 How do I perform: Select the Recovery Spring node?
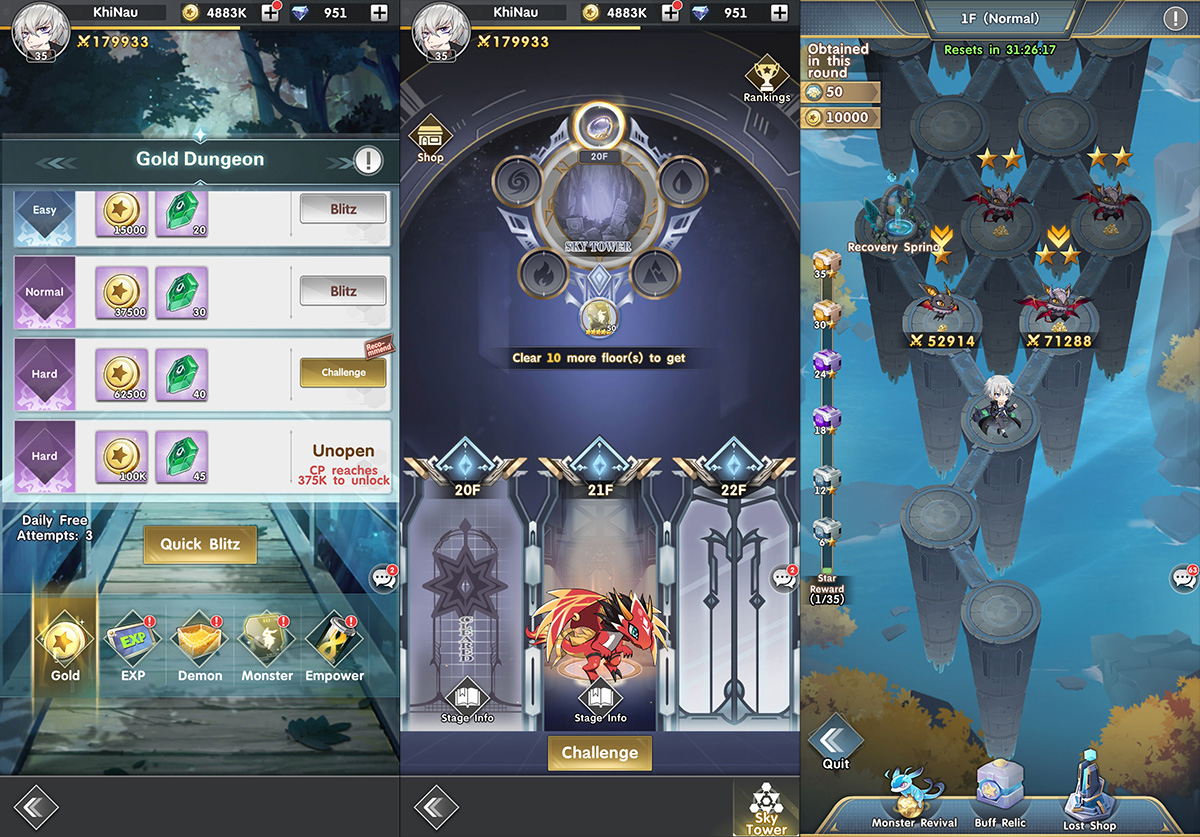pyautogui.click(x=893, y=220)
